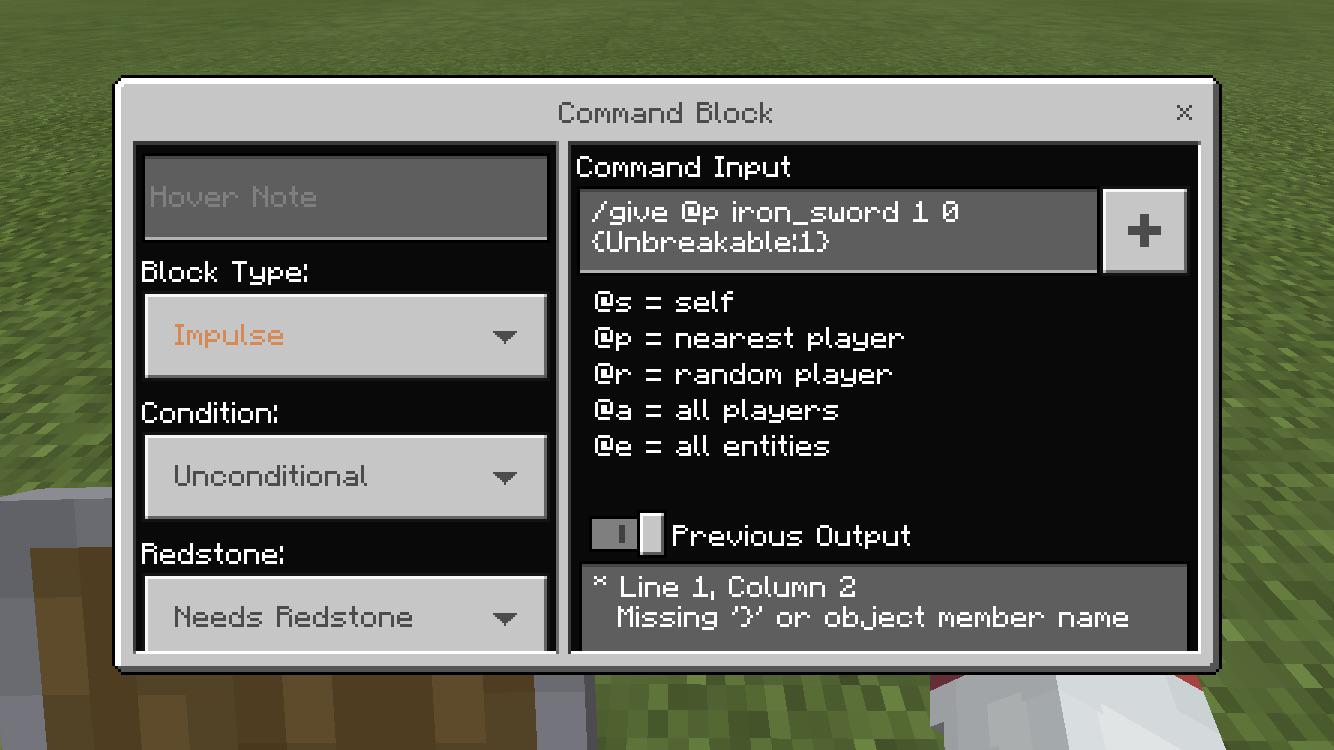Click the Command Block title bar

pos(665,113)
